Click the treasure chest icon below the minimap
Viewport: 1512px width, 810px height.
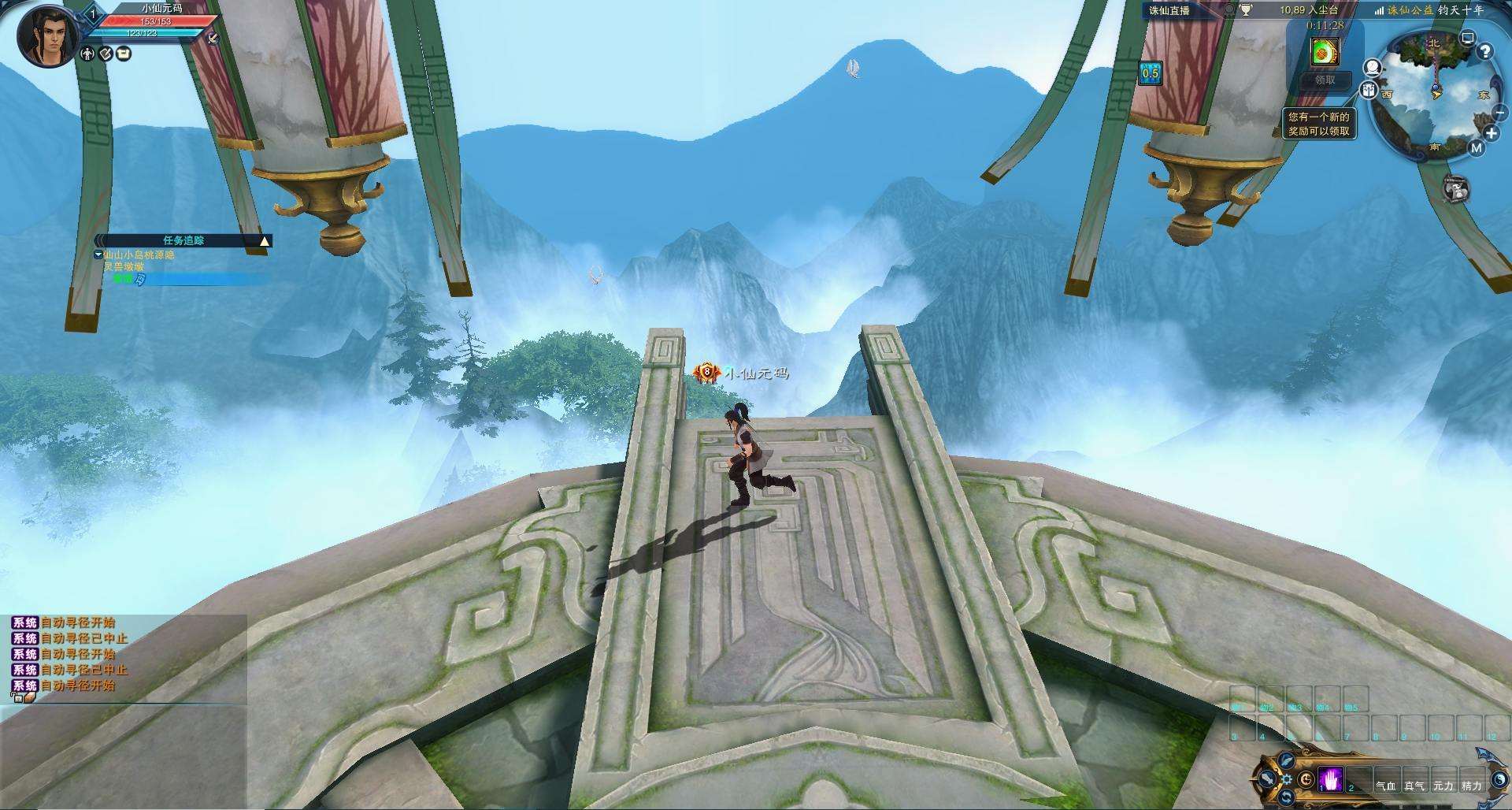(1456, 189)
